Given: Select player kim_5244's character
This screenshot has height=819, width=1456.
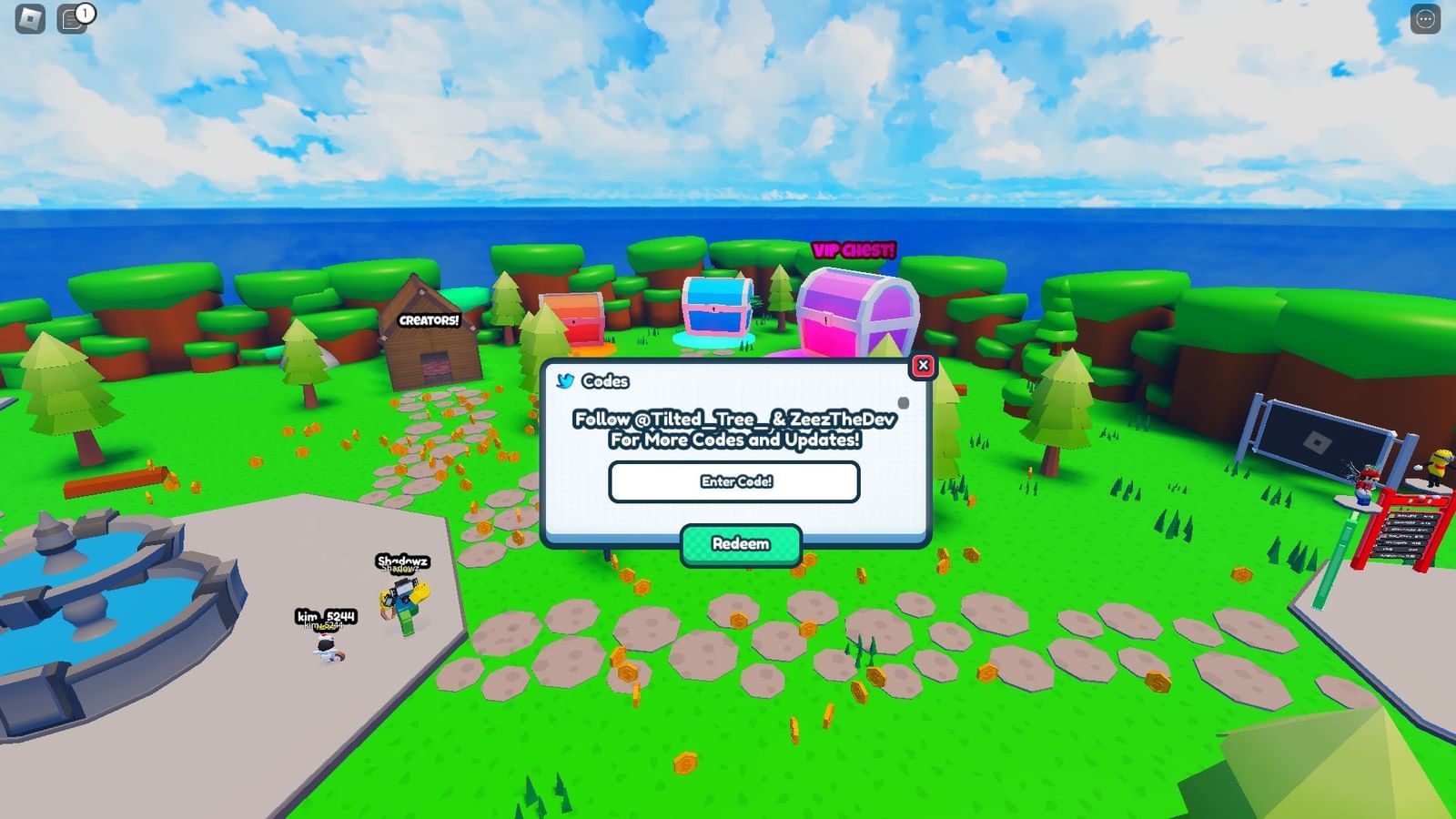Looking at the screenshot, I should tap(328, 646).
